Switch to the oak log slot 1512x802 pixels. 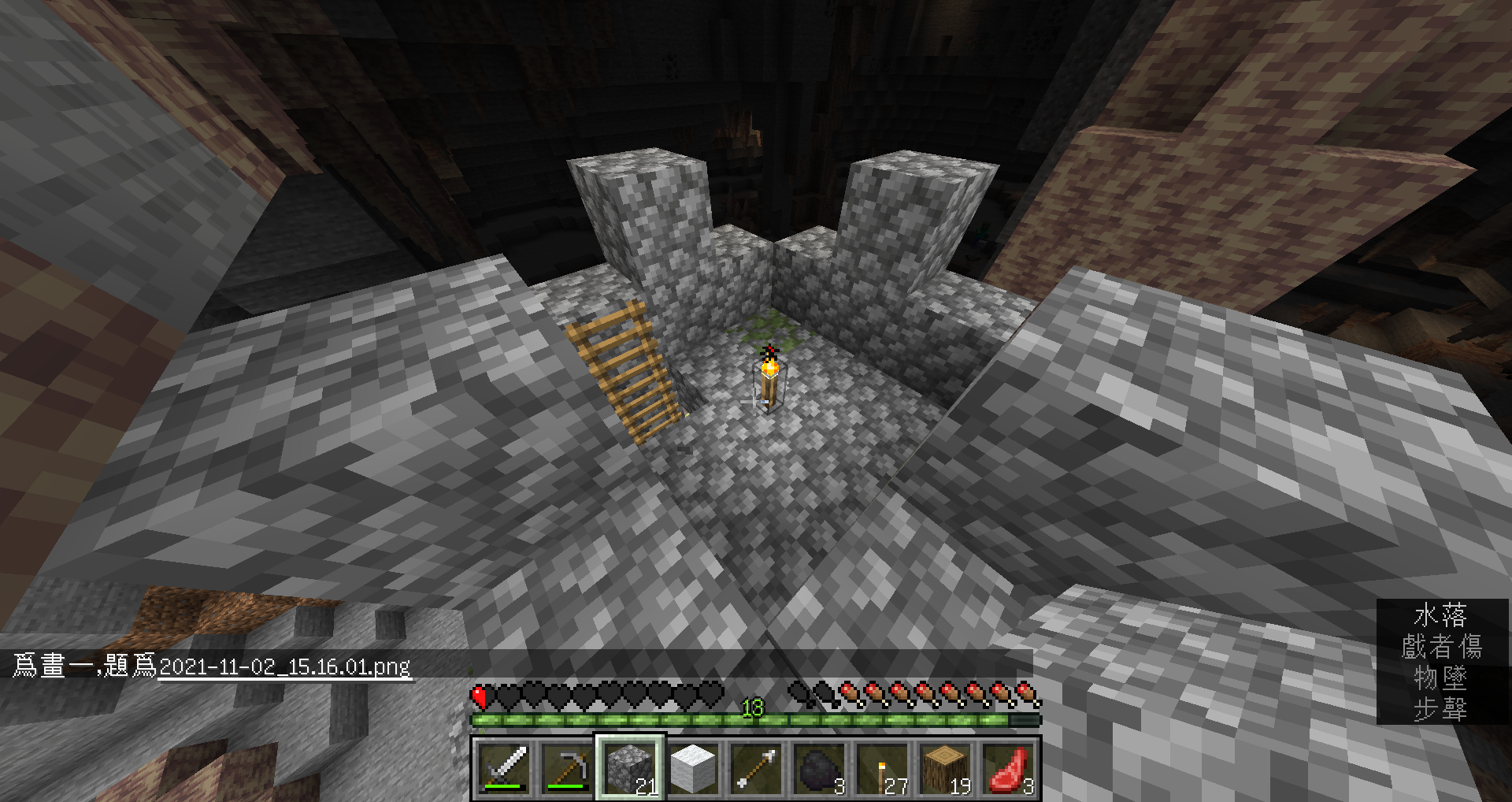point(945,768)
